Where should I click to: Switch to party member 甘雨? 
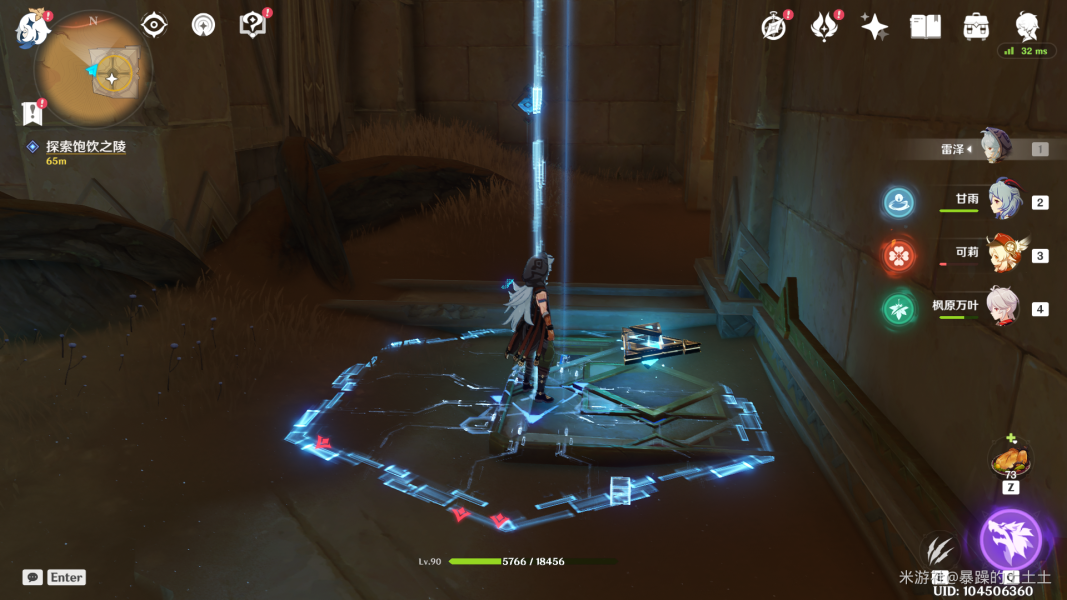tap(1002, 201)
